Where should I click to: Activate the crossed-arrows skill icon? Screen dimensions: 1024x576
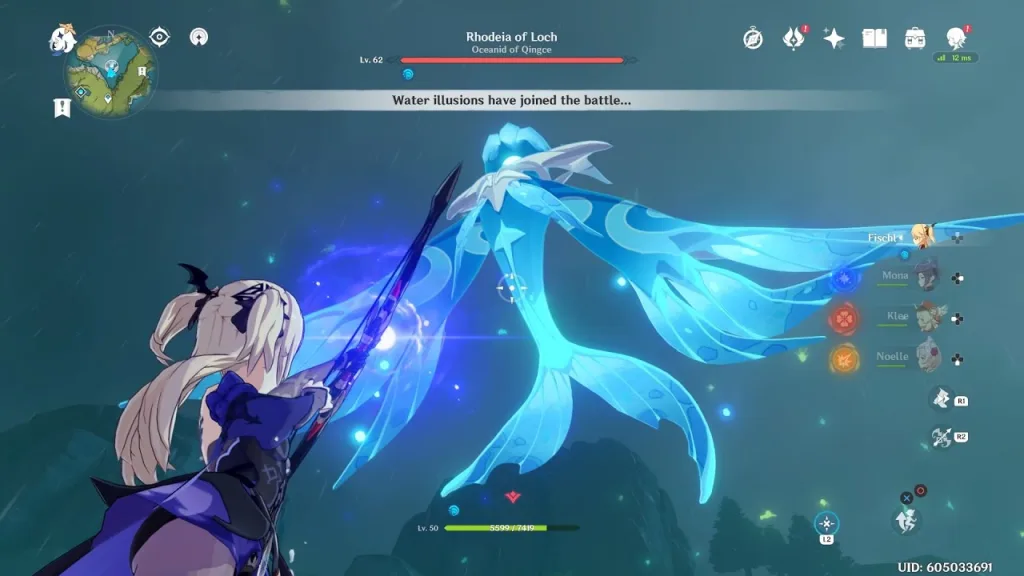tap(941, 437)
